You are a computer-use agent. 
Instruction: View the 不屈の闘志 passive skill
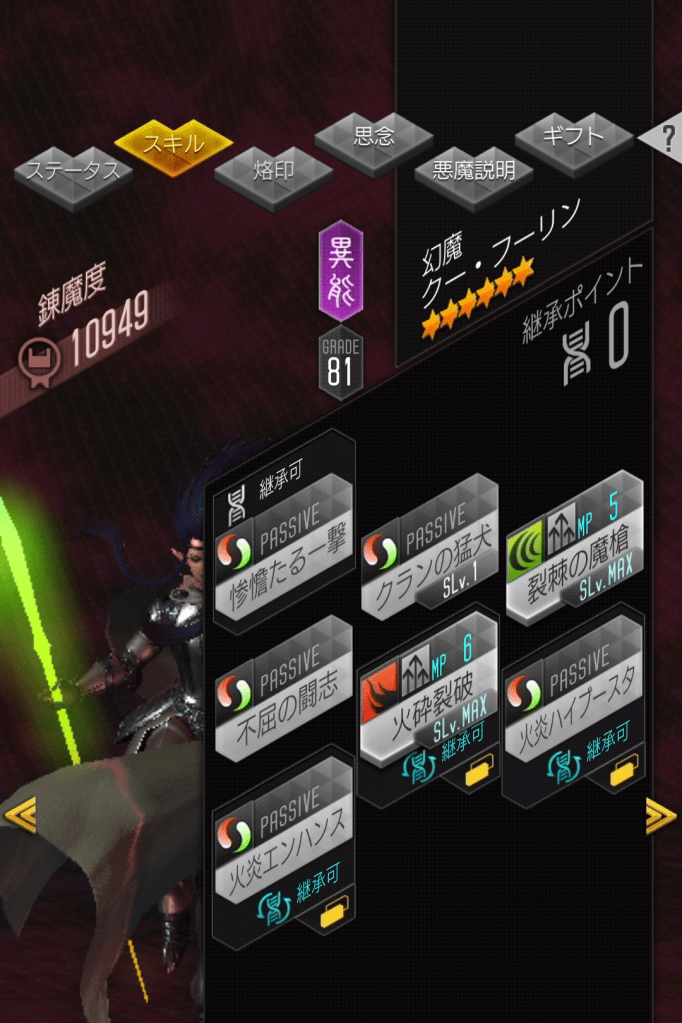pyautogui.click(x=283, y=690)
